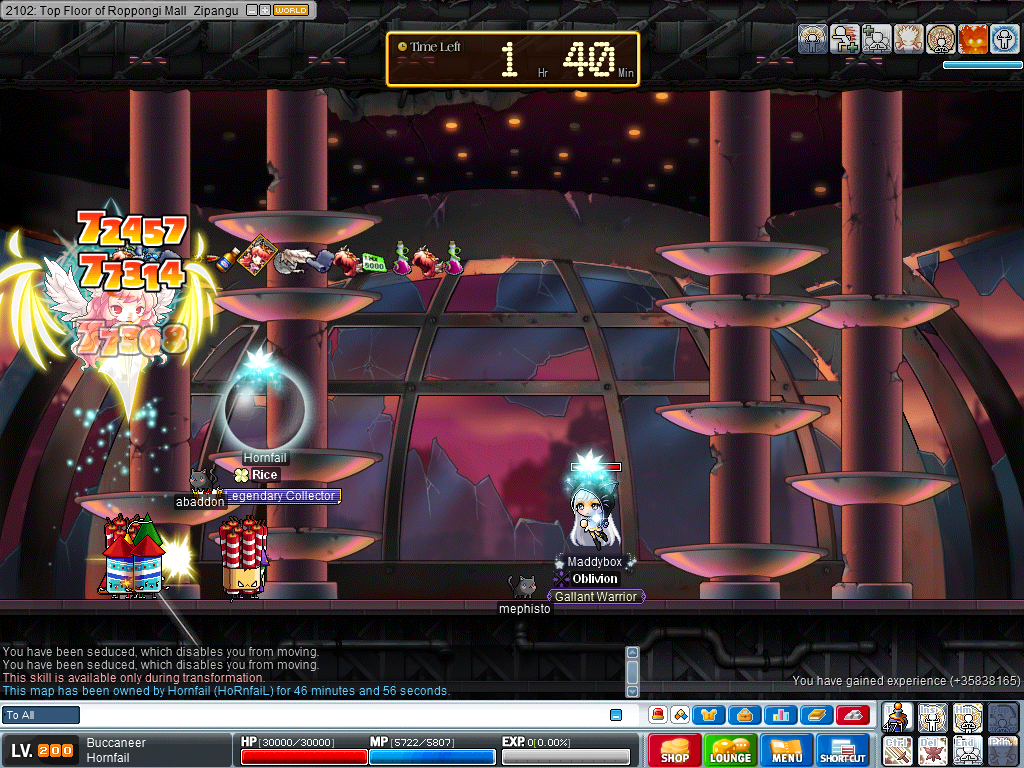Minimize the minimap title bar

[x=251, y=10]
